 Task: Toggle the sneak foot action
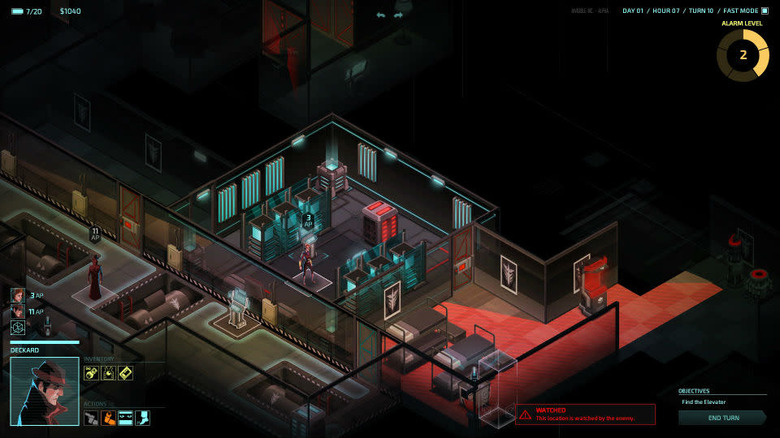click(x=142, y=417)
